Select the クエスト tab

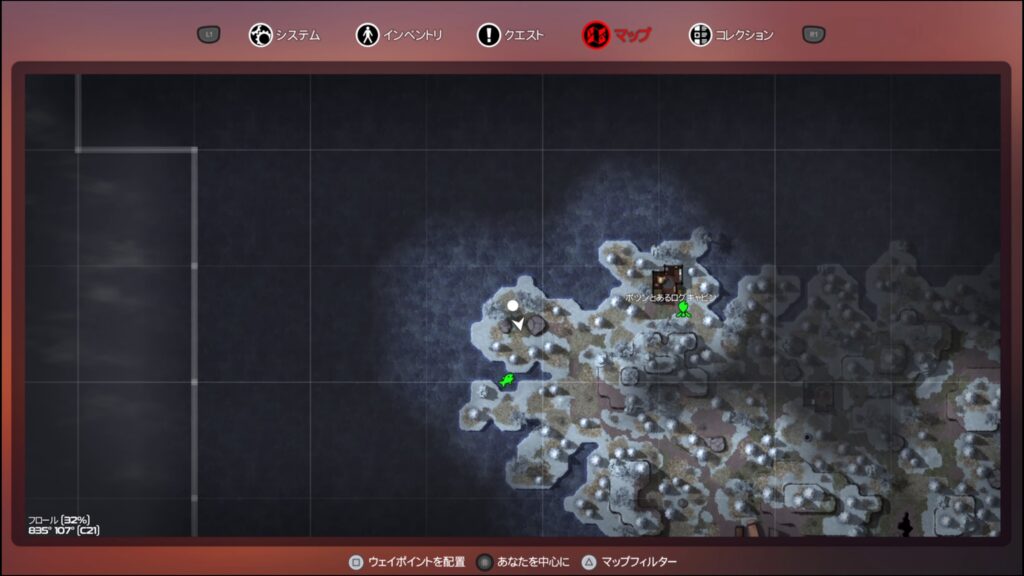pos(511,35)
